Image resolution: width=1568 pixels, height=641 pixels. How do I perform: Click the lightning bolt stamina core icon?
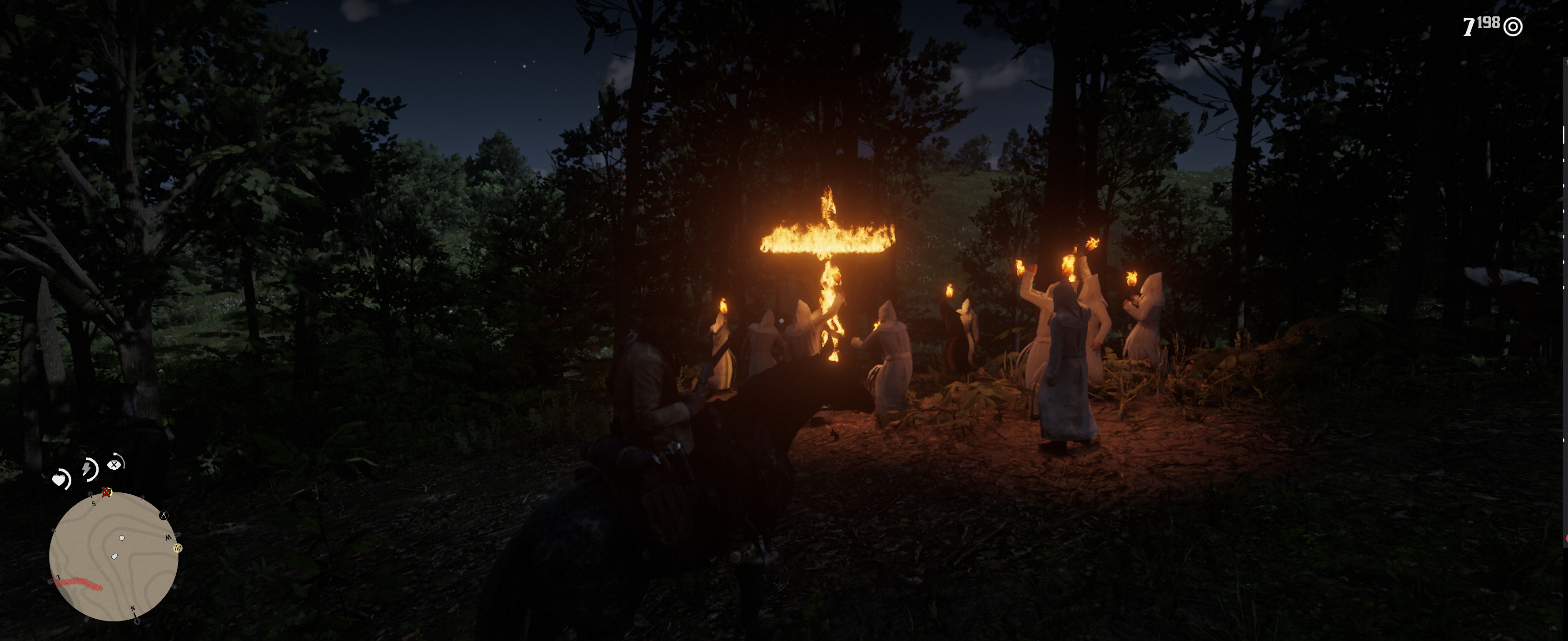tap(88, 469)
